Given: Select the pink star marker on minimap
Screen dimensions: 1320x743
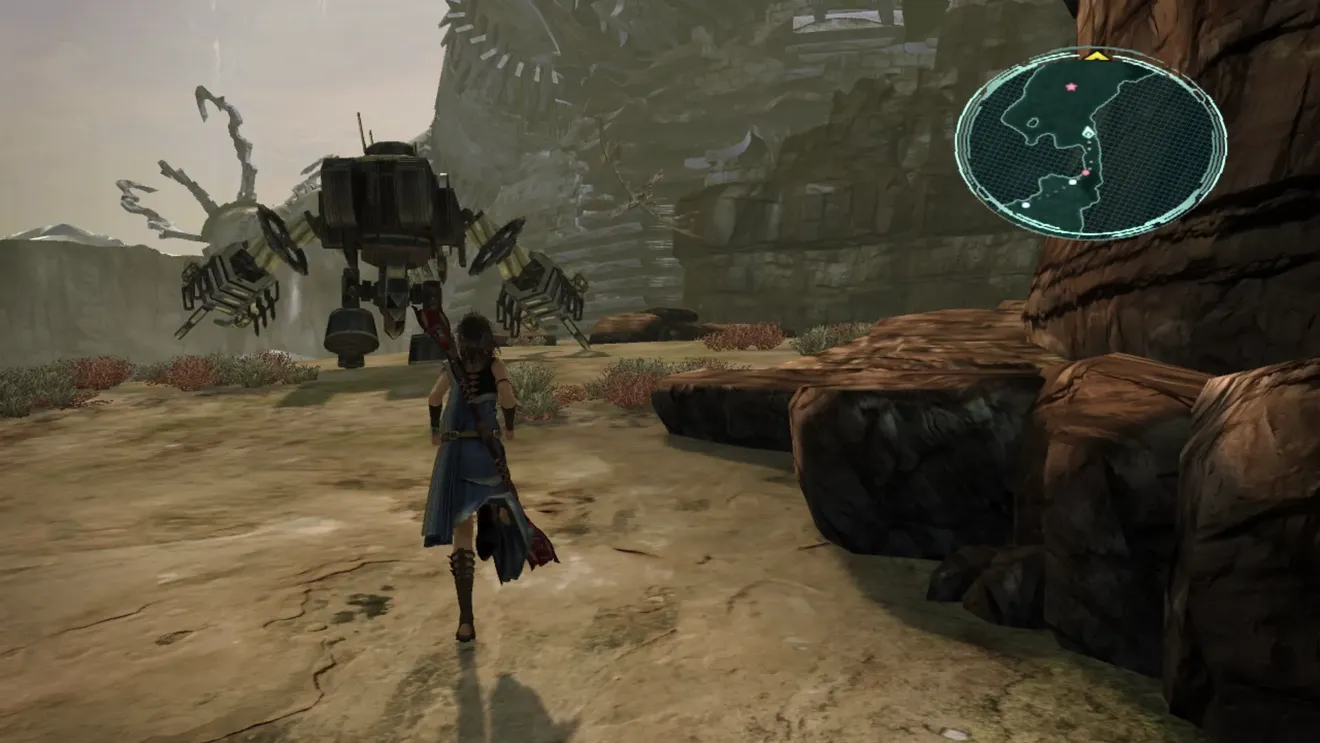Looking at the screenshot, I should [1071, 87].
